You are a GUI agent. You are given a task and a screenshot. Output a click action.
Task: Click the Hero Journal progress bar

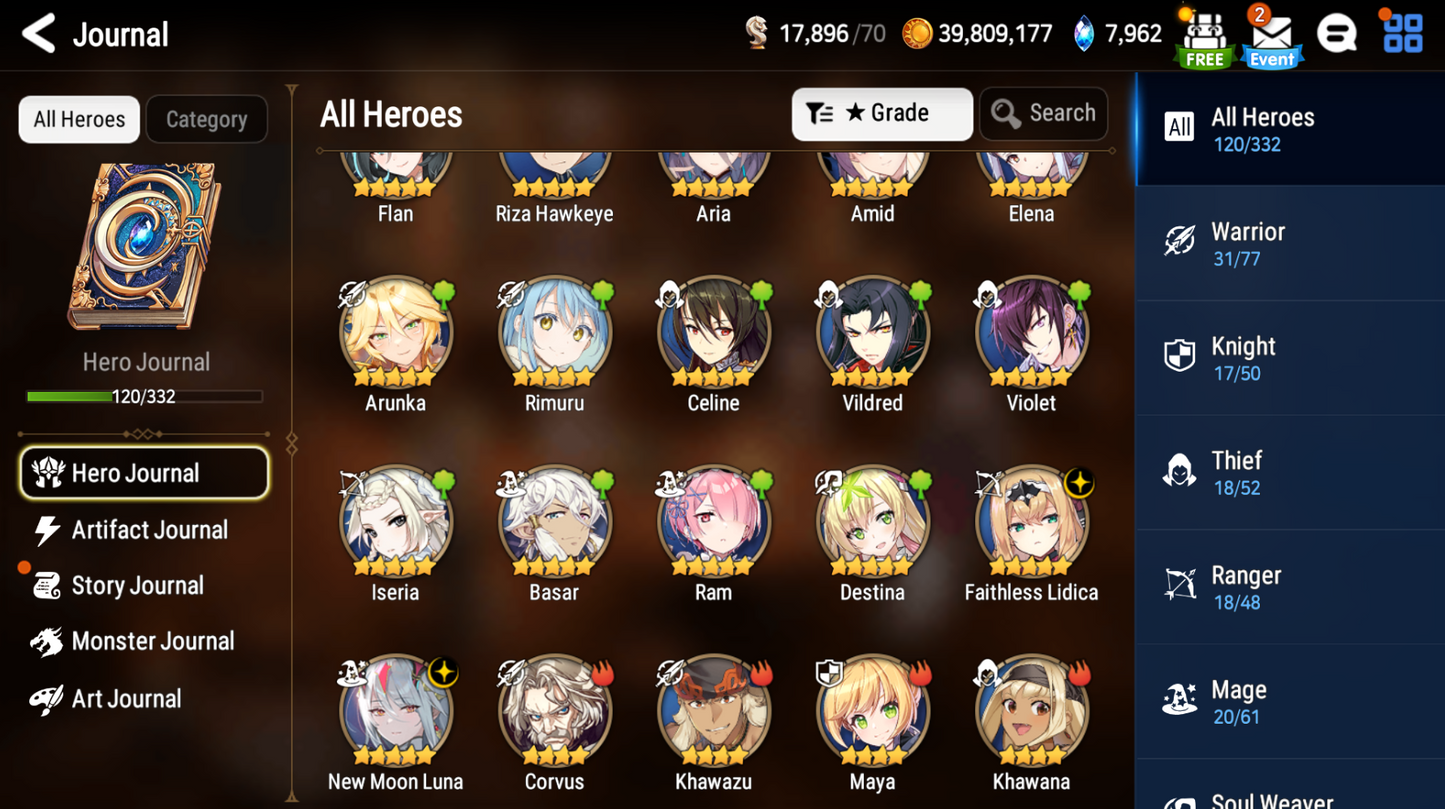point(146,396)
